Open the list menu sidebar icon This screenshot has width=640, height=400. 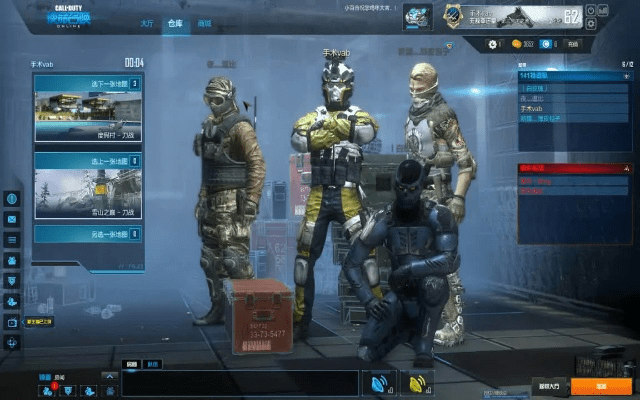tap(12, 240)
